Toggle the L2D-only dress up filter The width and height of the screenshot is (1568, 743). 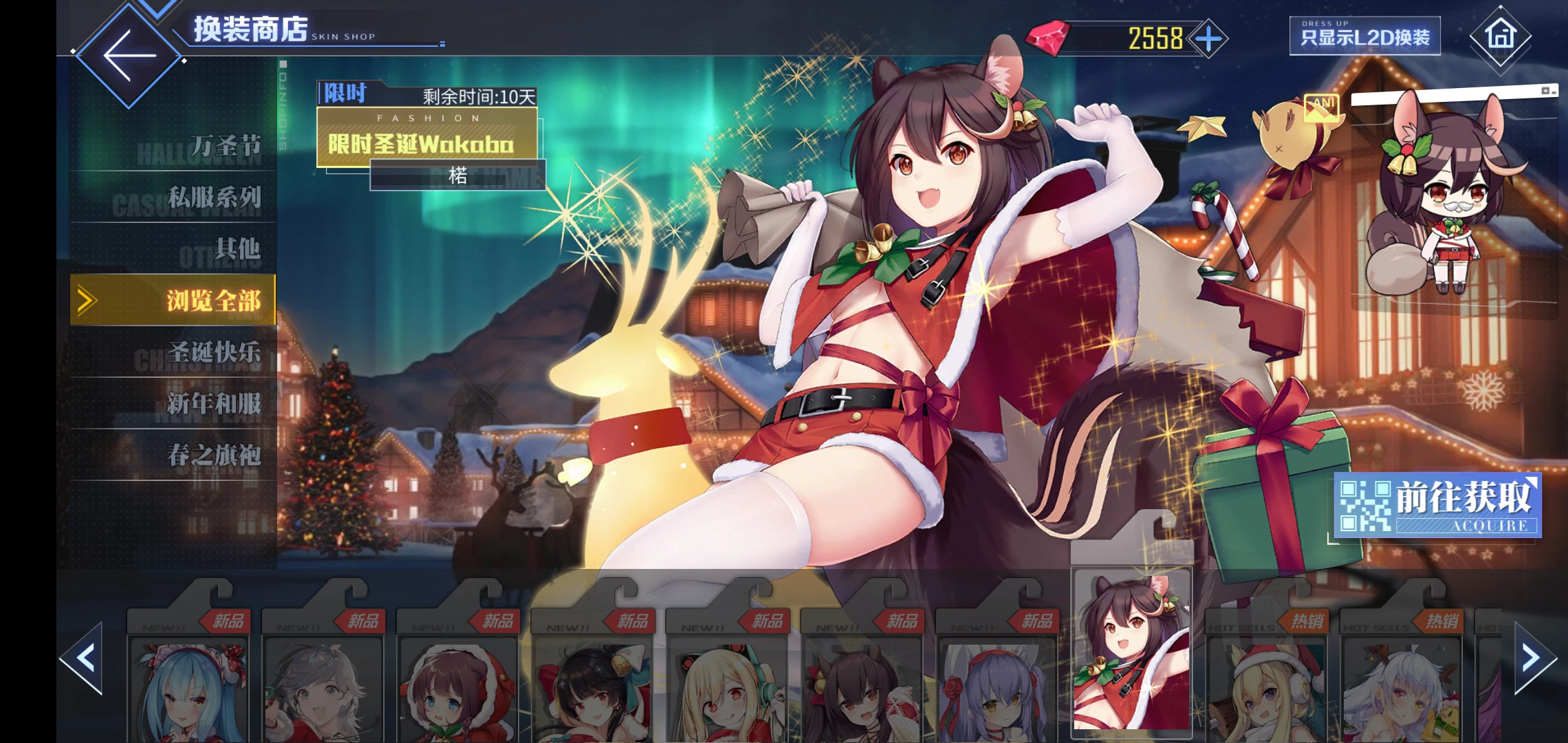tap(1364, 36)
